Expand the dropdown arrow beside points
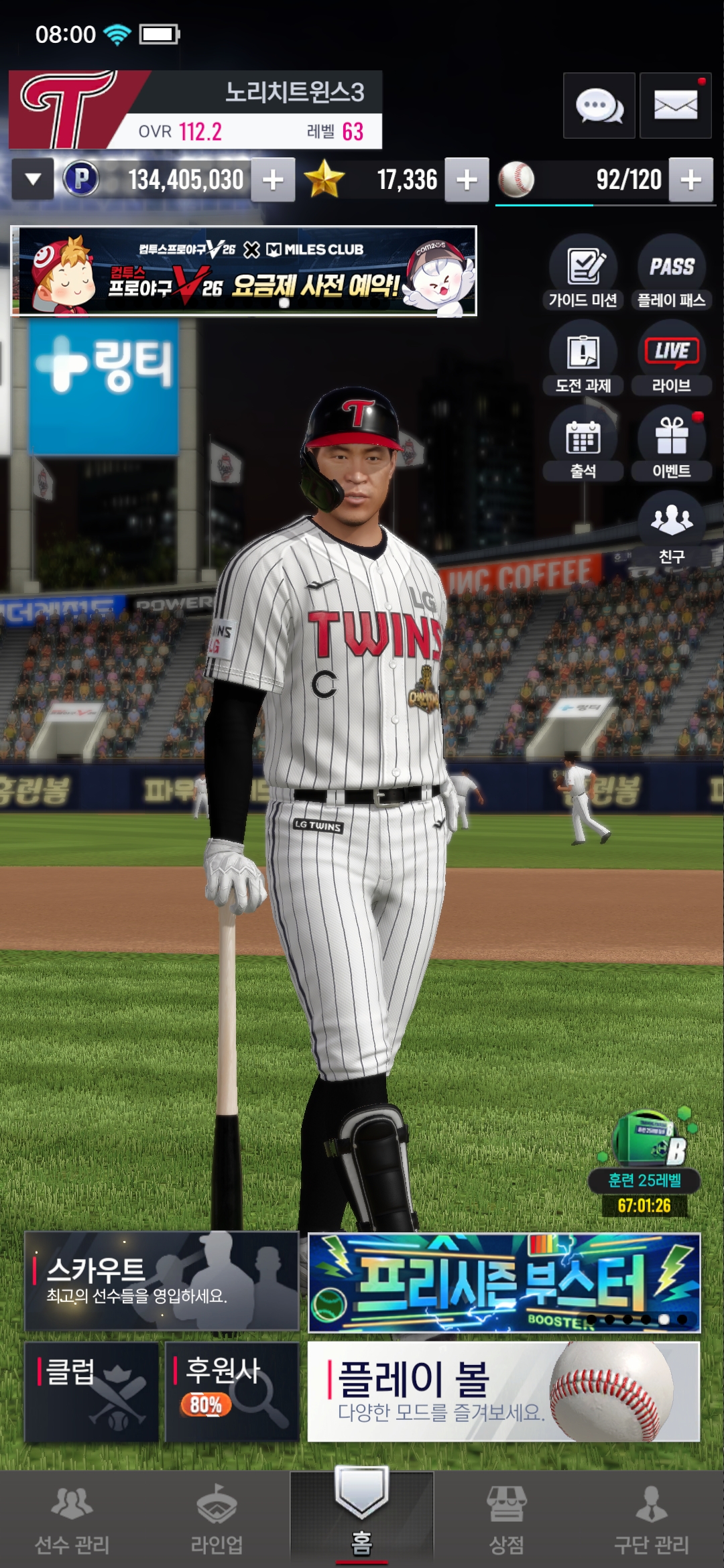This screenshot has height=1568, width=724. tap(33, 180)
